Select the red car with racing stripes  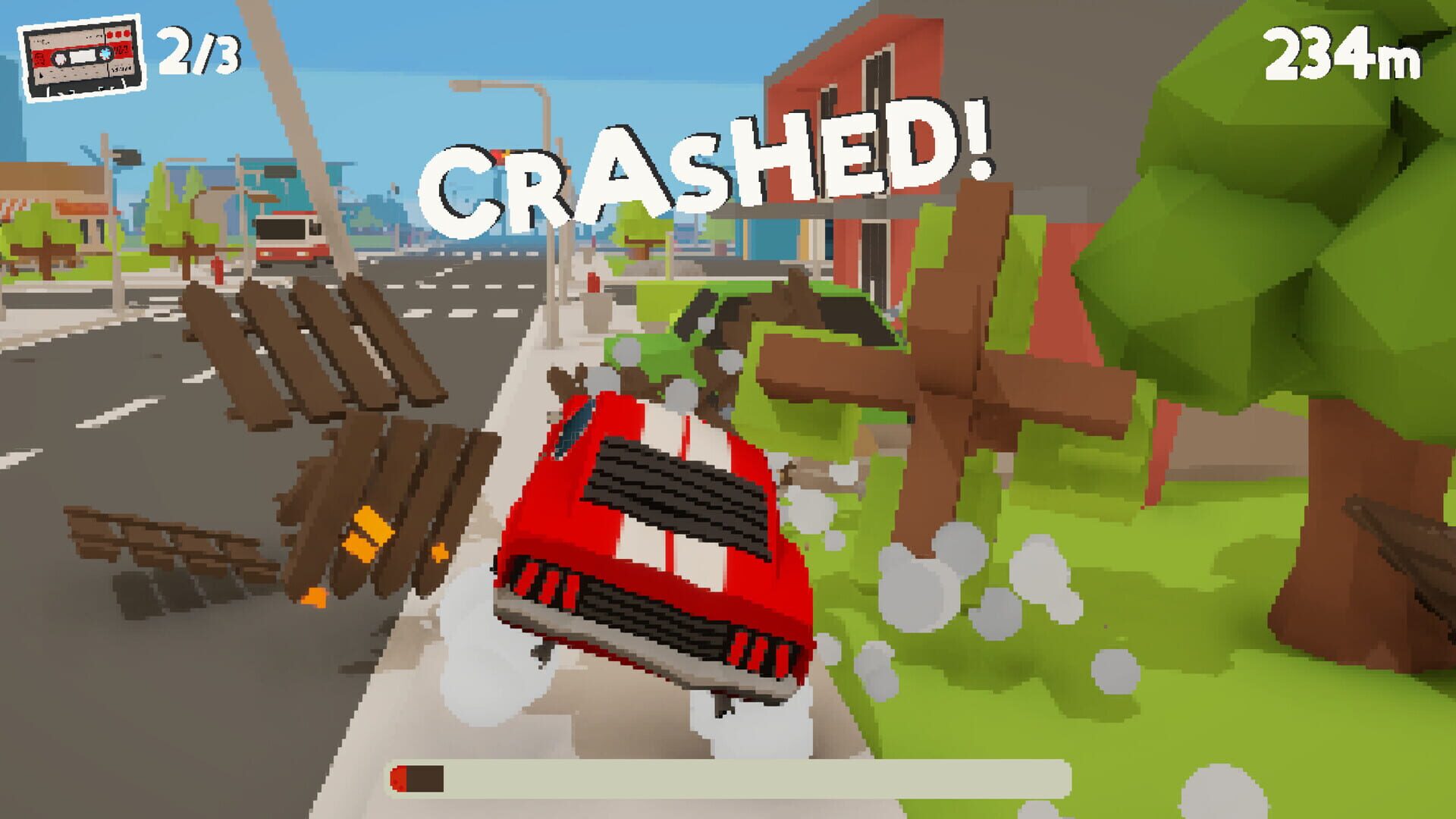tap(652, 546)
